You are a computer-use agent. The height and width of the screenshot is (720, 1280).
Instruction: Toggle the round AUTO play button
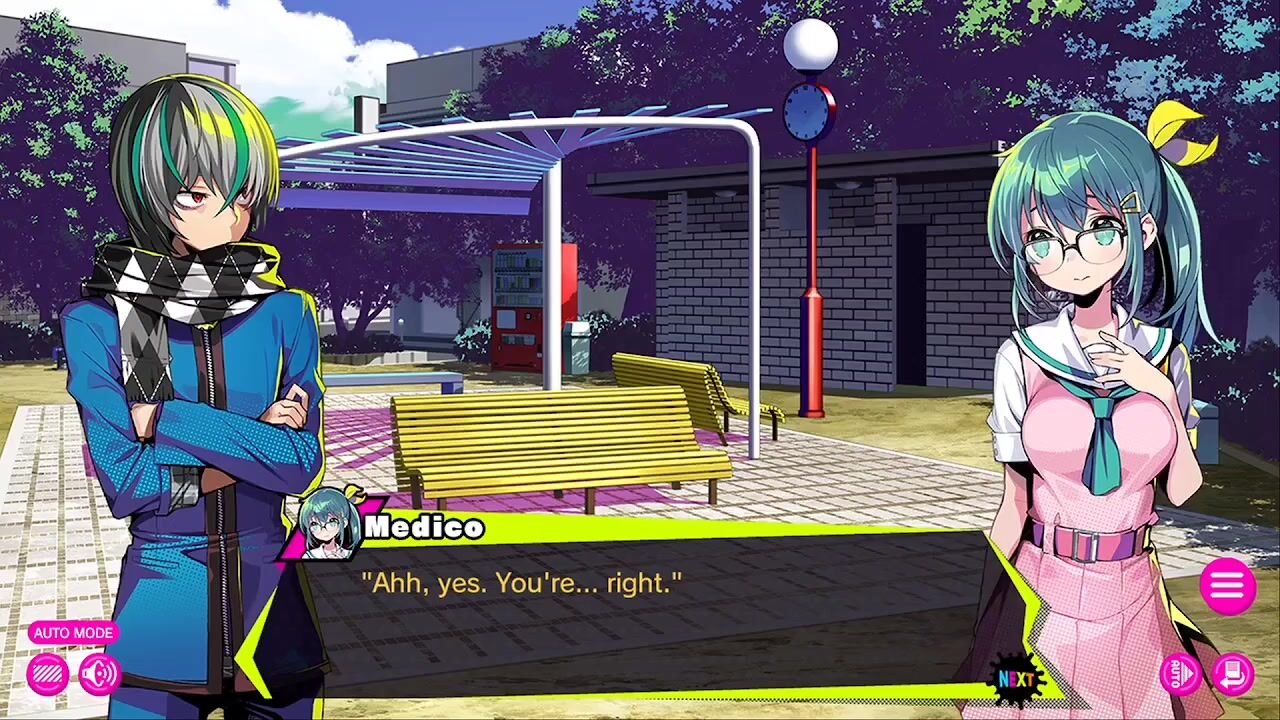pyautogui.click(x=1180, y=673)
